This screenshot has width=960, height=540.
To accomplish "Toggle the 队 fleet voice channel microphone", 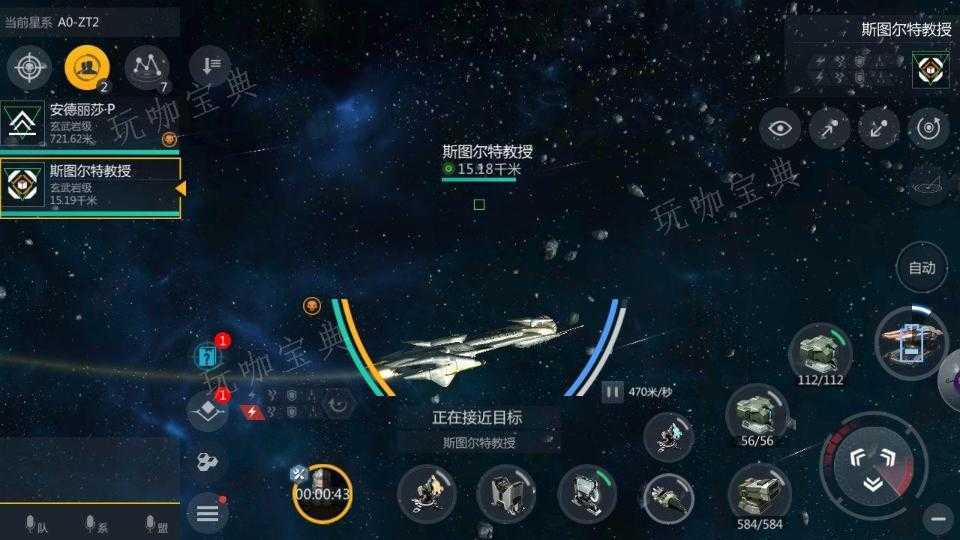I will click(x=33, y=525).
